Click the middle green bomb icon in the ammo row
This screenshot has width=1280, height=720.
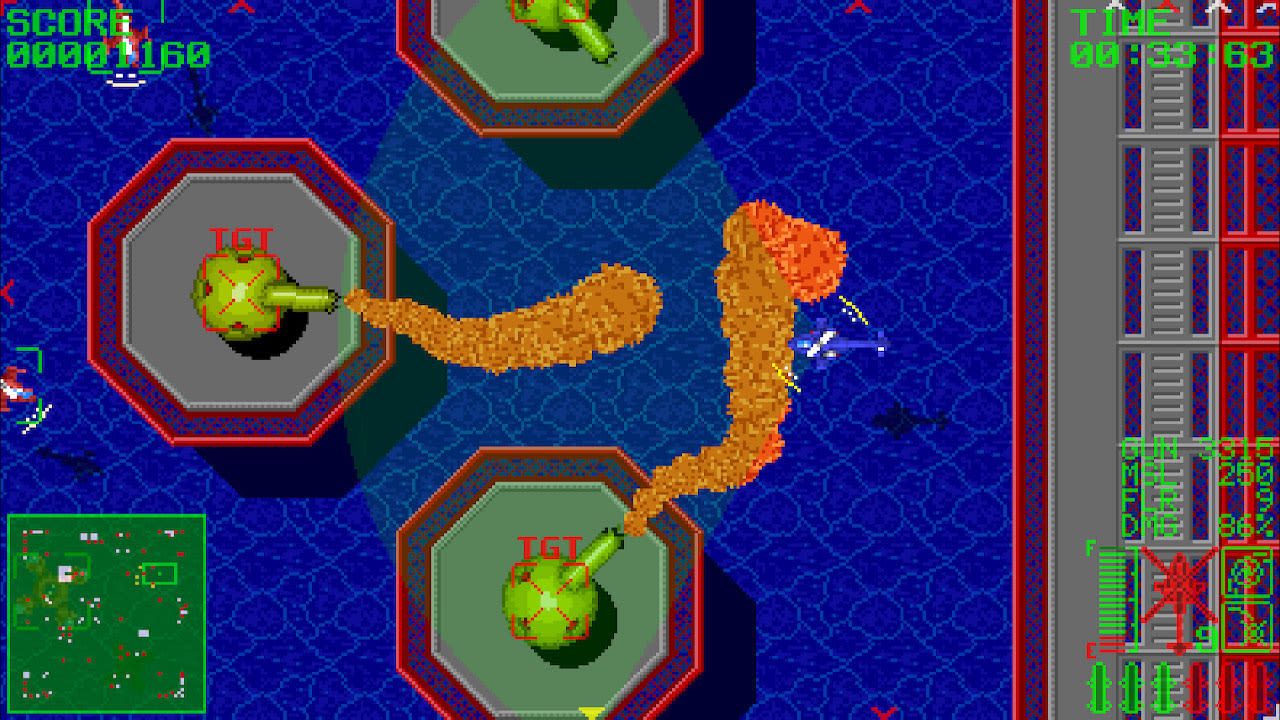pos(1132,685)
